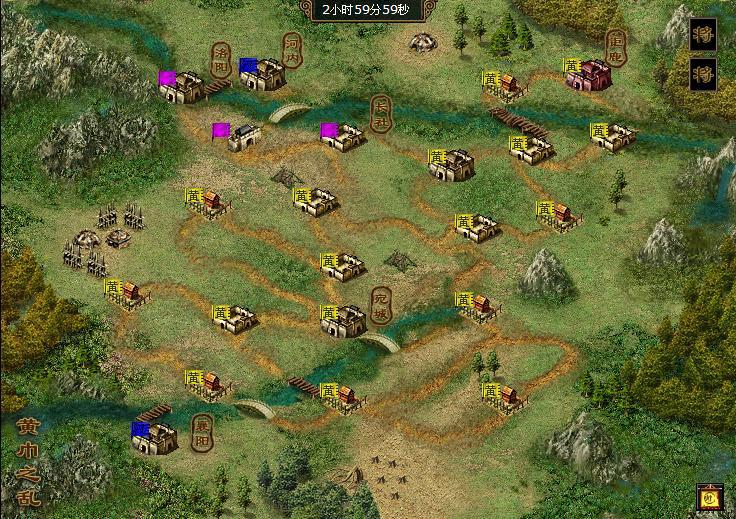
Task: Select the blue-flag city of 襄阳
Action: click(155, 437)
